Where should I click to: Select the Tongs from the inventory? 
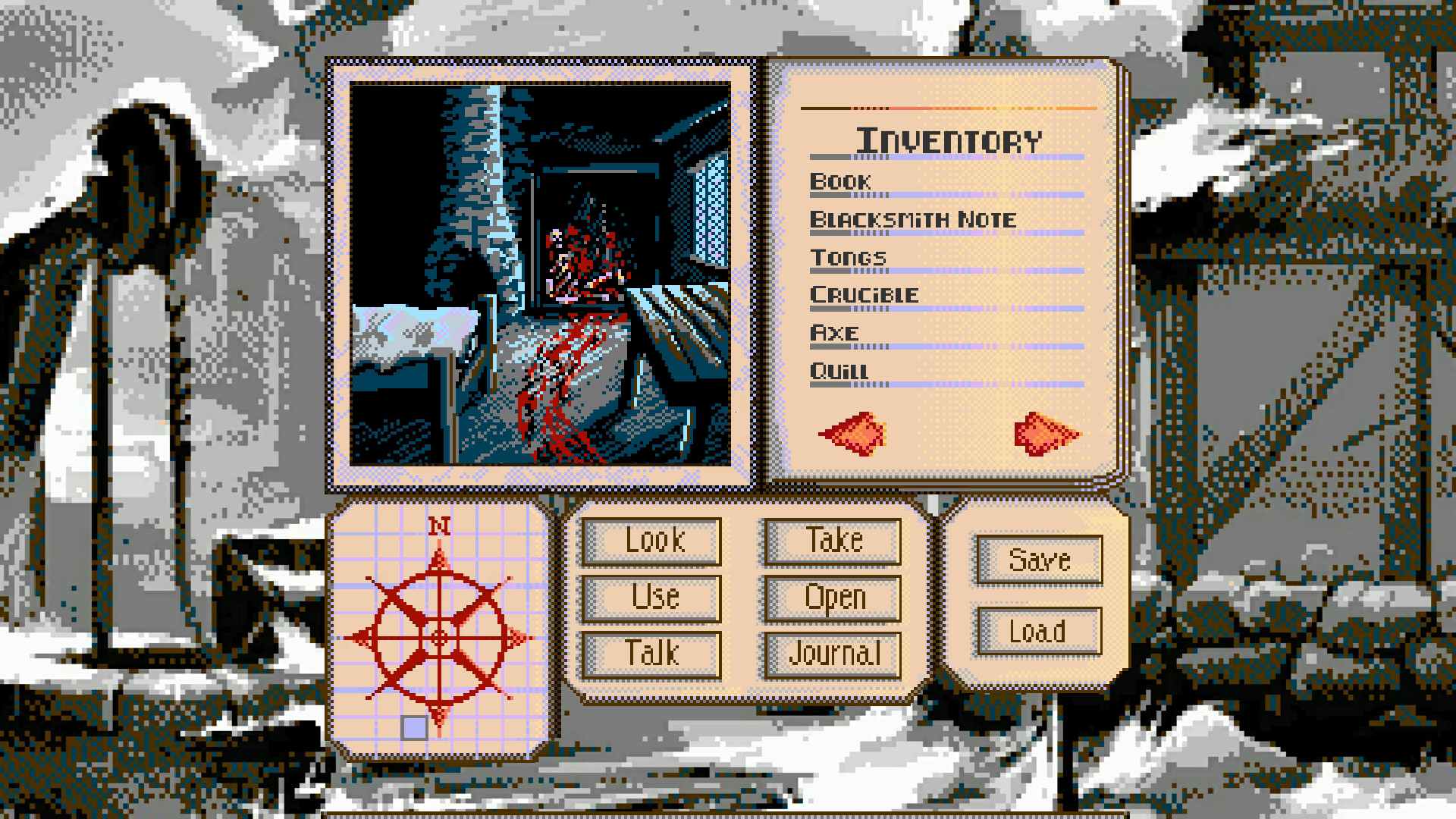tap(847, 258)
